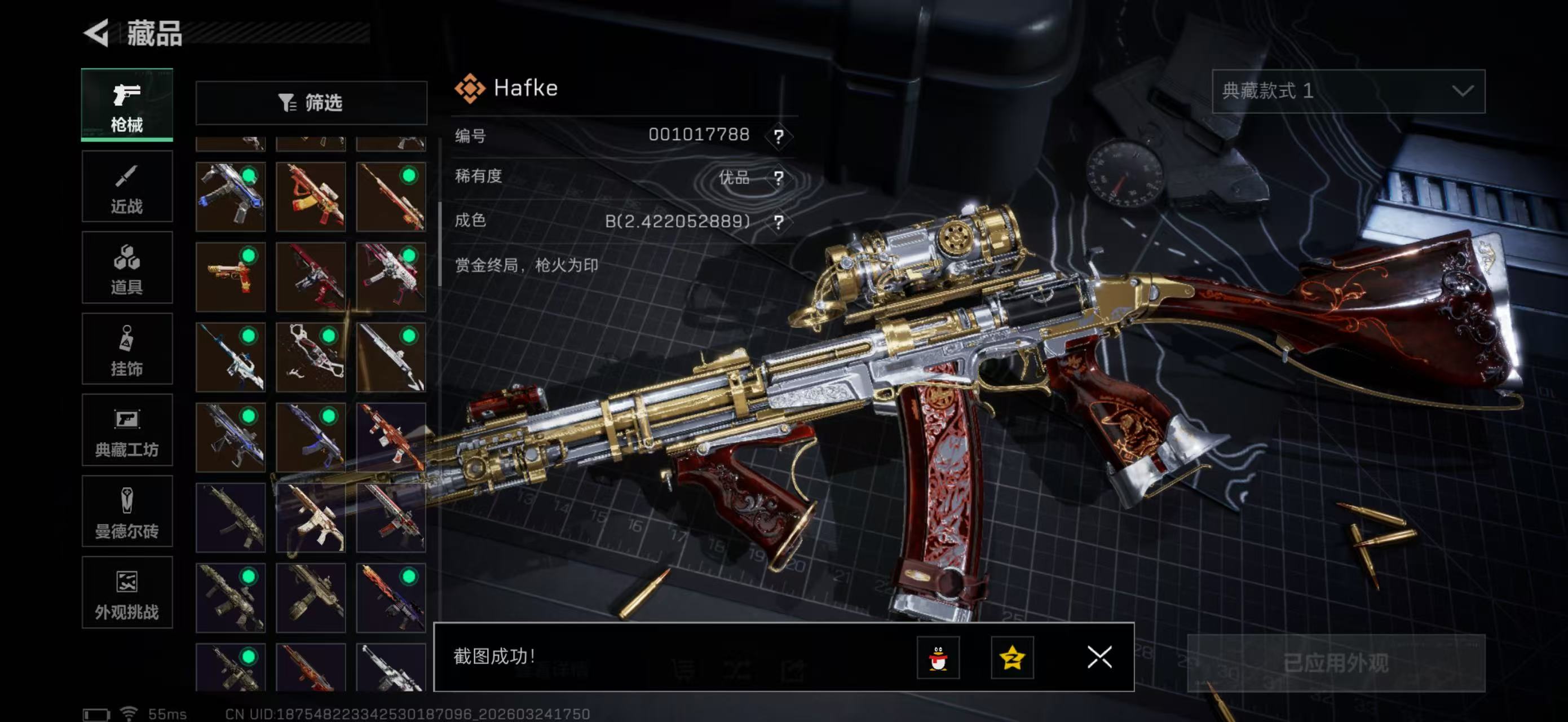Viewport: 1568px width, 722px height.
Task: Open the 近战 melee category
Action: click(127, 187)
